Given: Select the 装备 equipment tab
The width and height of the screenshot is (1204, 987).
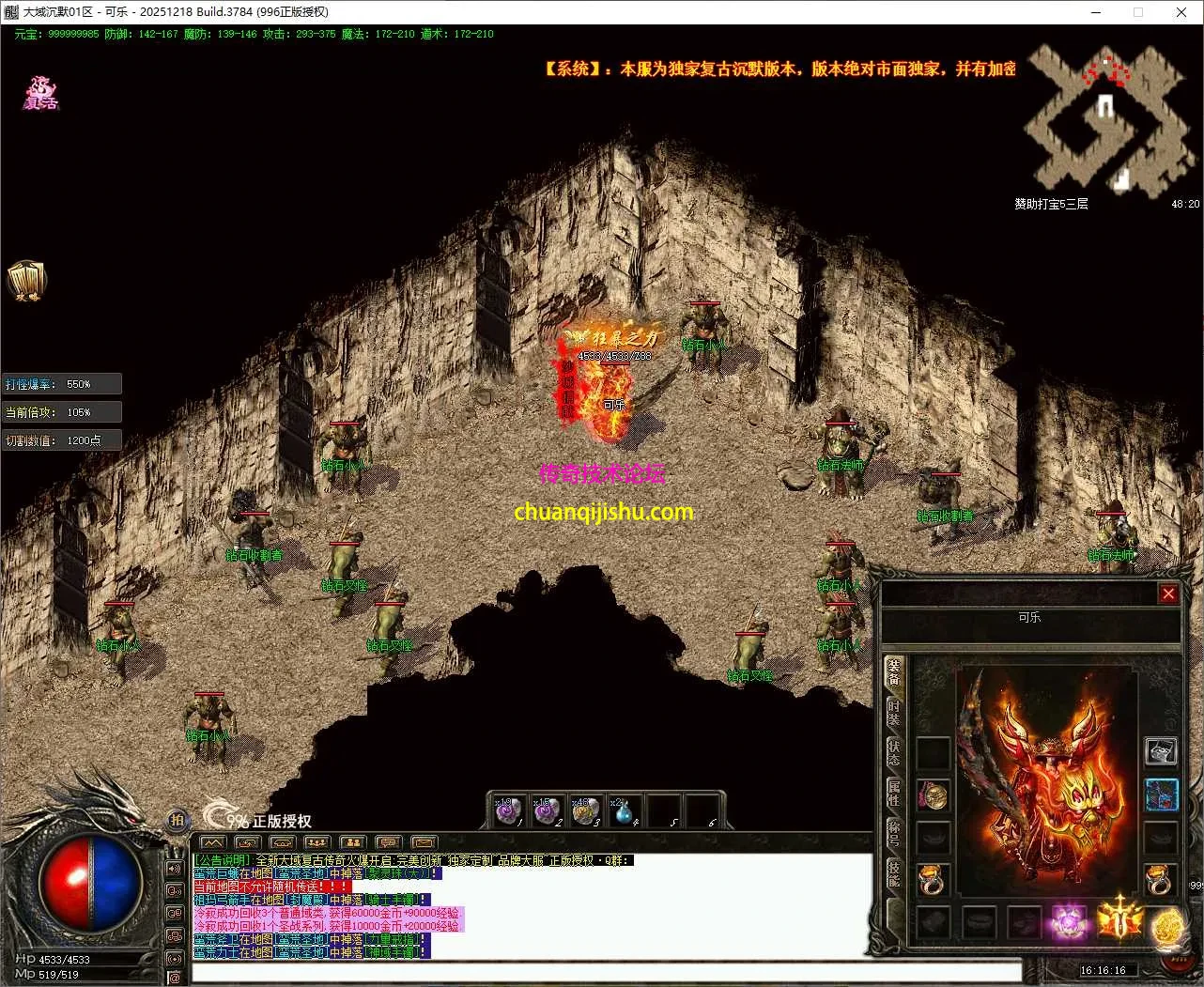Looking at the screenshot, I should 893,671.
